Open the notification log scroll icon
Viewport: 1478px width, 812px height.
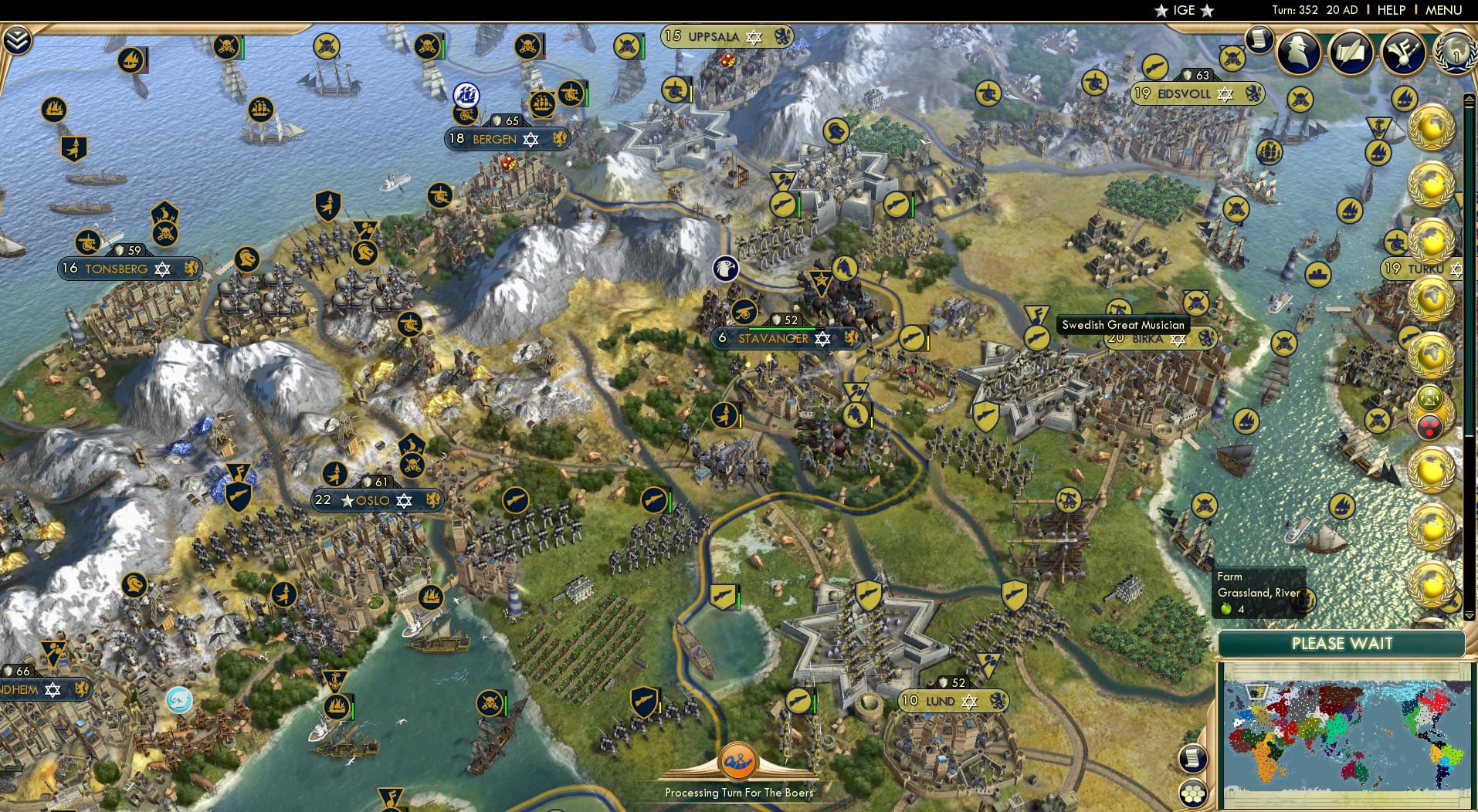point(1259,40)
